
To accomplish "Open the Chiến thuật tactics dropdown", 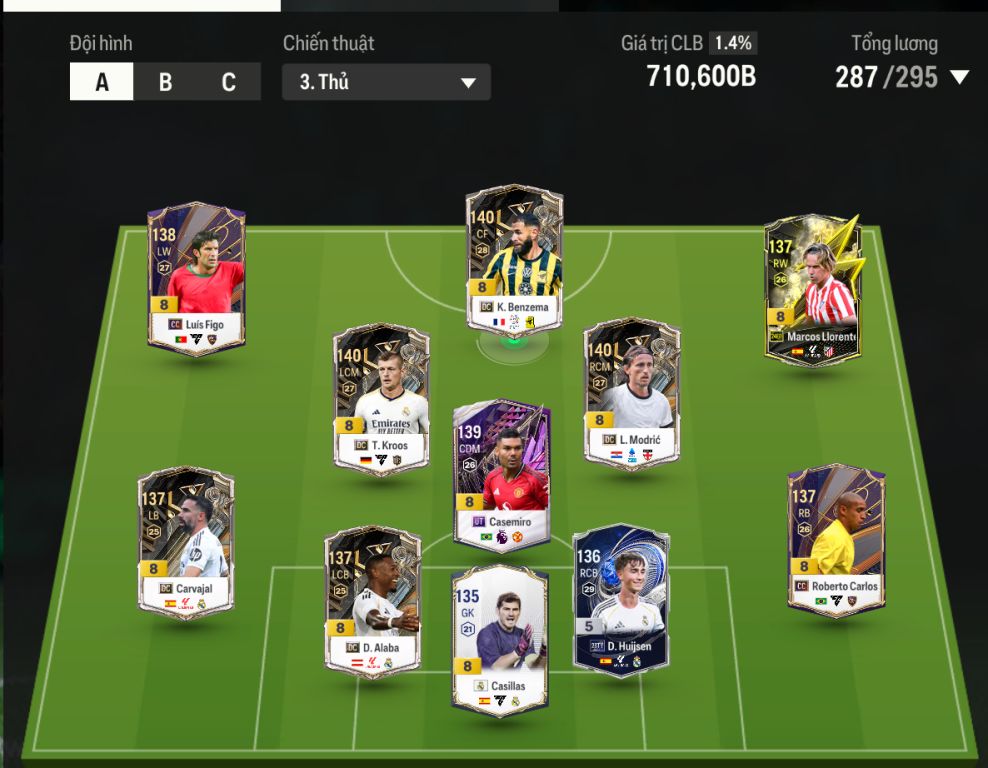I will coord(386,82).
